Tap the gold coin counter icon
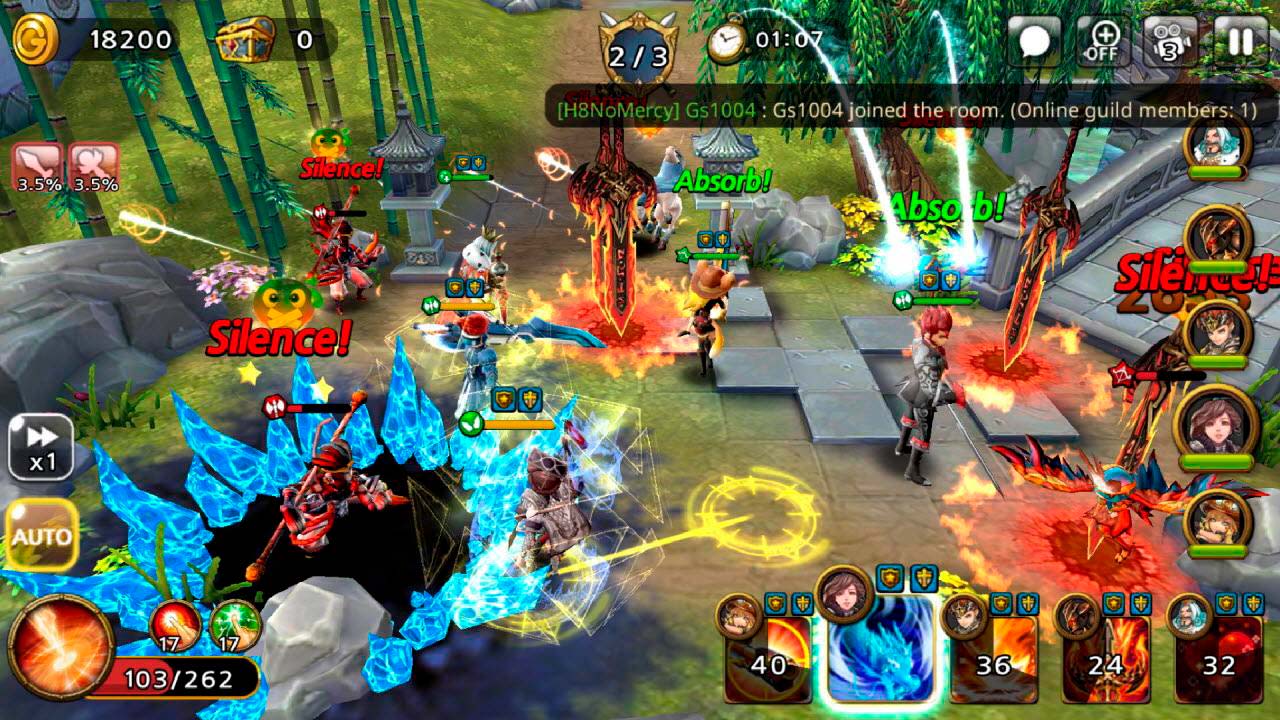The height and width of the screenshot is (720, 1280). pyautogui.click(x=36, y=38)
